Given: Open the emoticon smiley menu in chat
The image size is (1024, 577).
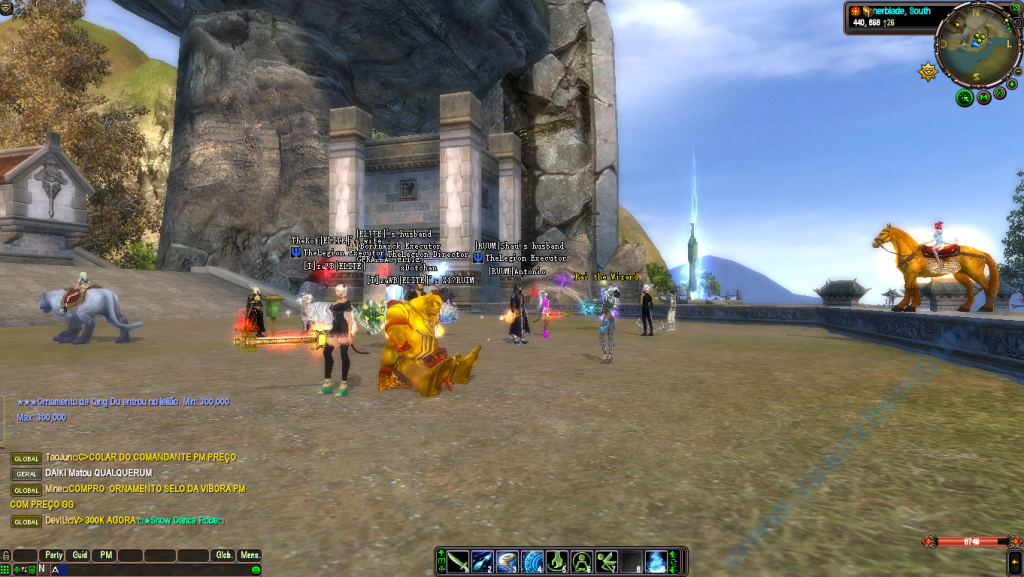Looking at the screenshot, I should point(255,569).
